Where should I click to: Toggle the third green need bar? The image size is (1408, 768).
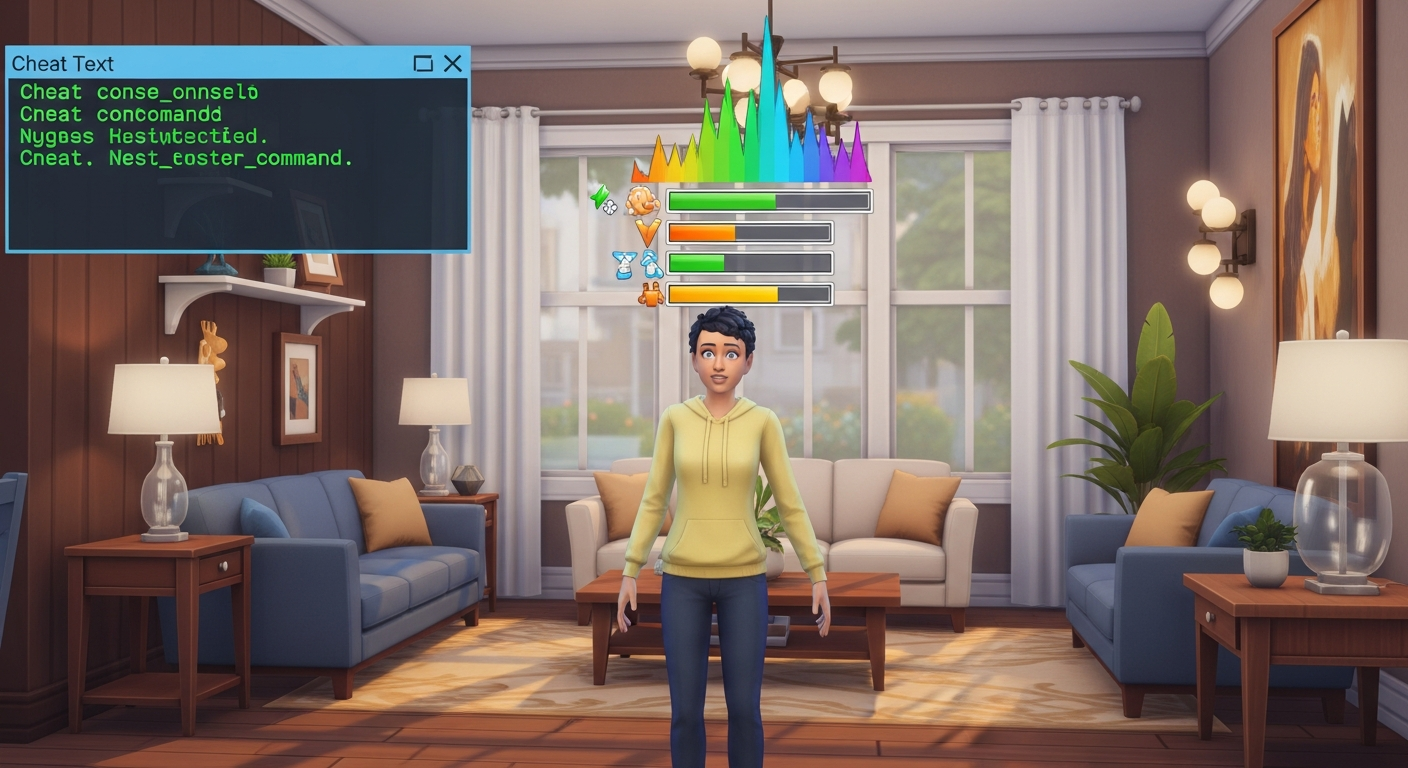point(697,262)
